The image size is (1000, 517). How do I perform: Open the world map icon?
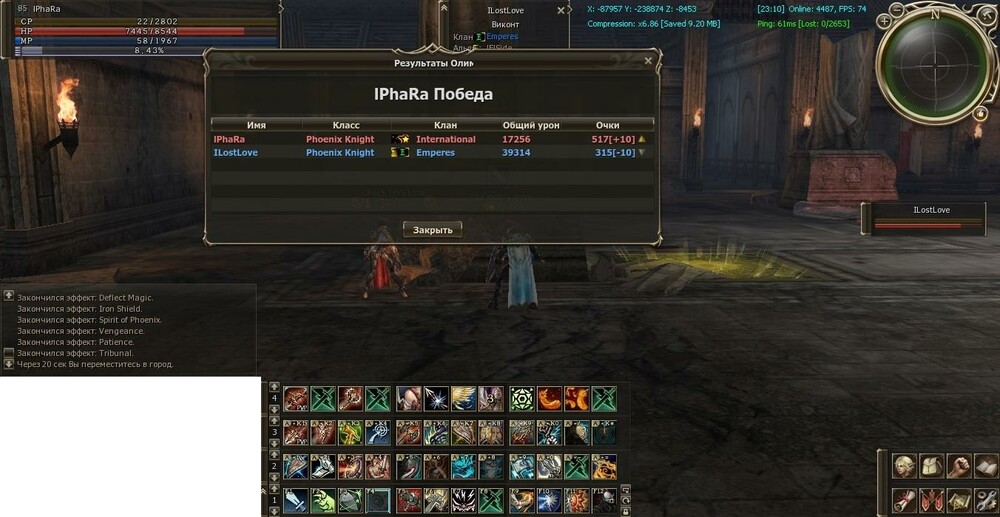tap(958, 498)
